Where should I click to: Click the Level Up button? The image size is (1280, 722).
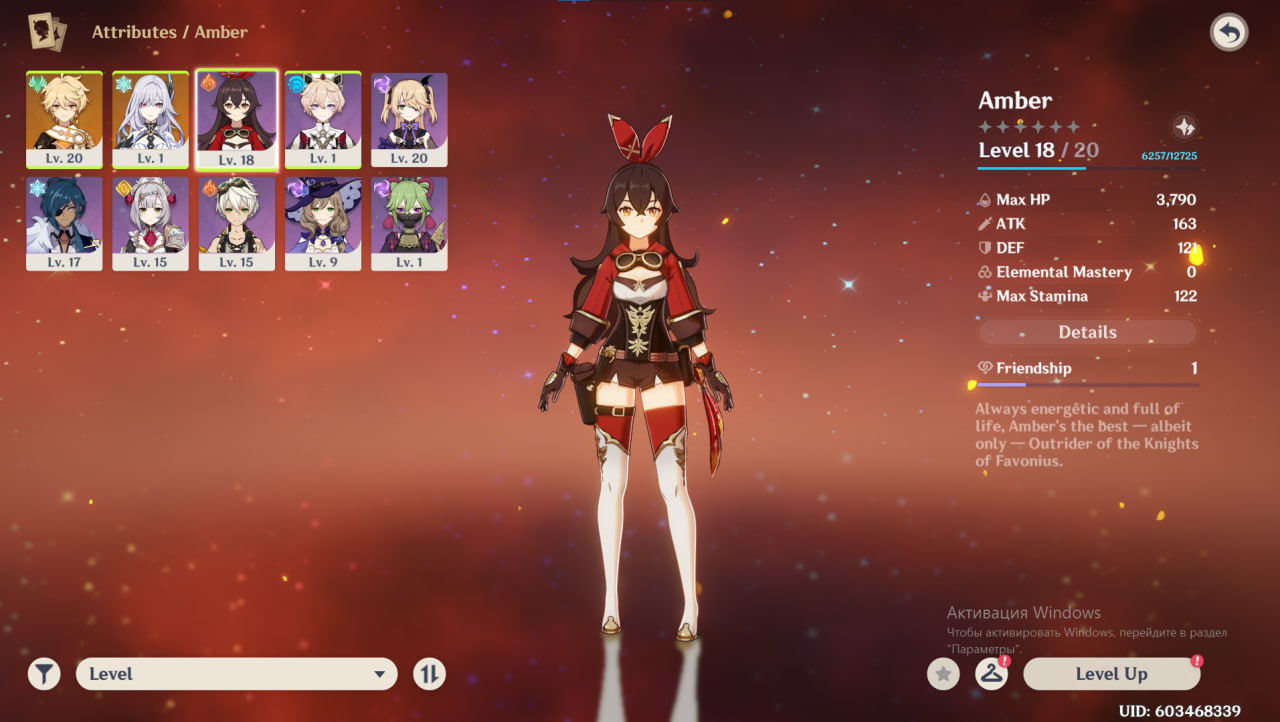coord(1111,674)
